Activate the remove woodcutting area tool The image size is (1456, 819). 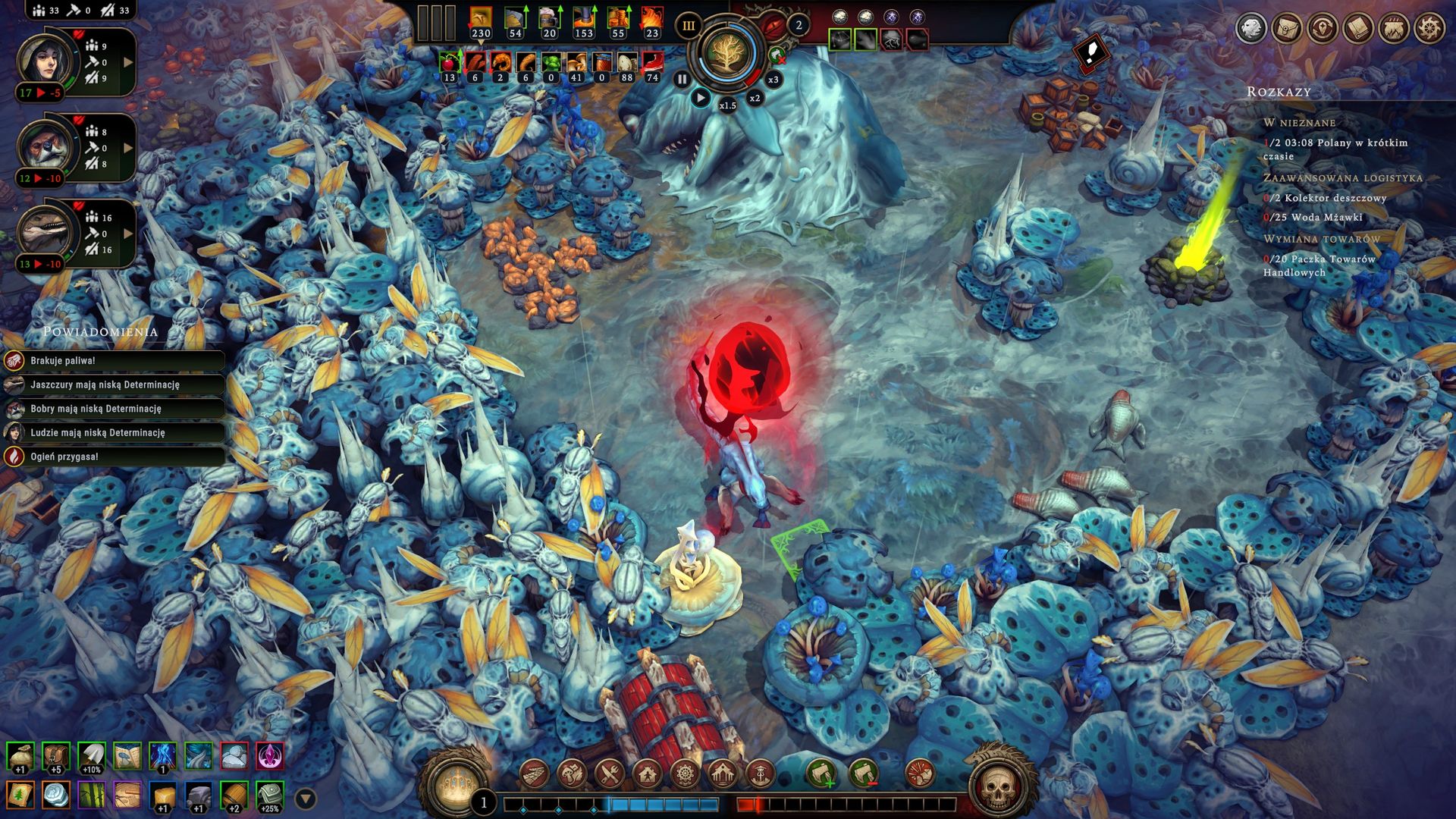[863, 774]
